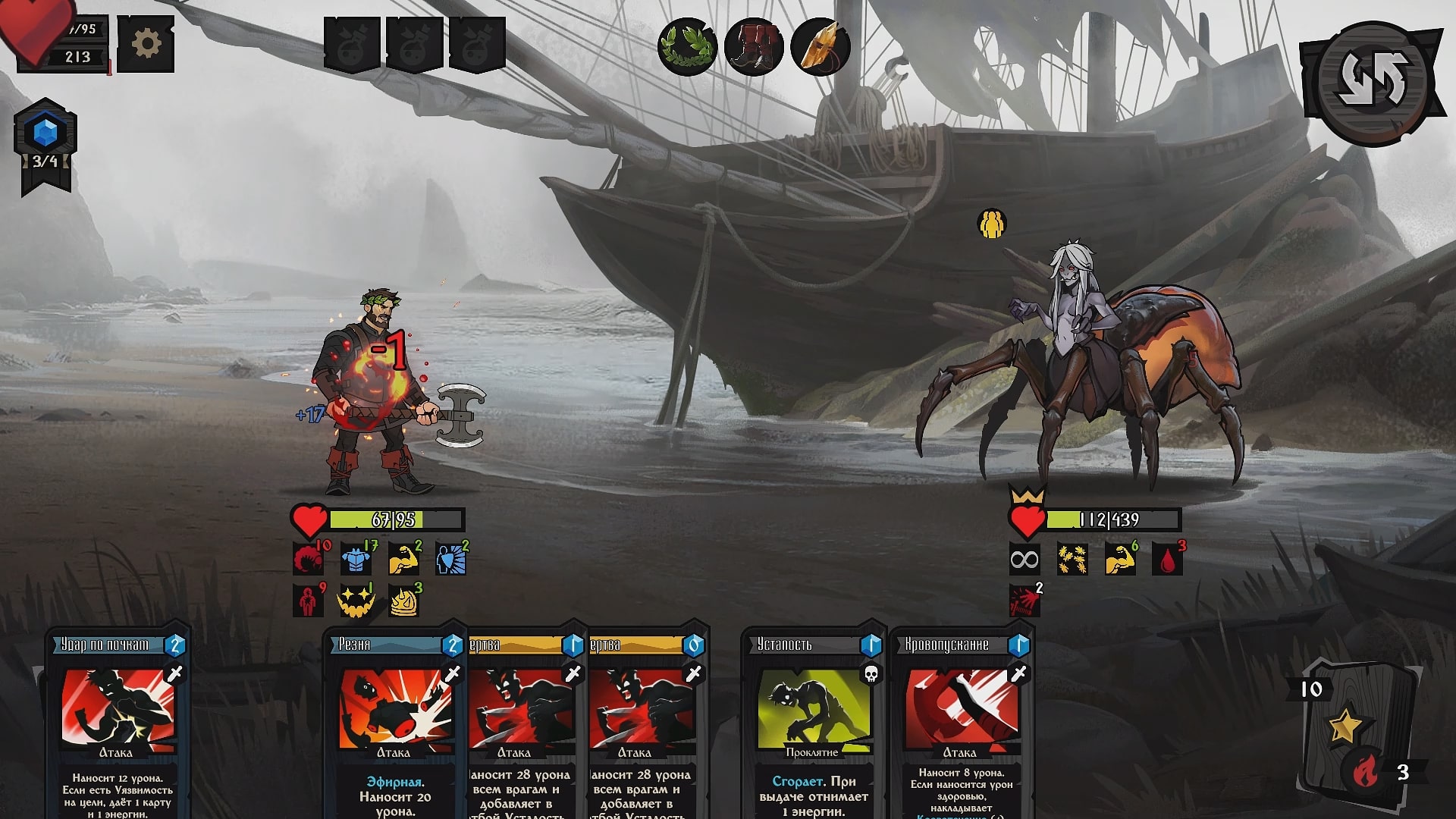Inspect the red boots relic
Viewport: 1456px width, 819px height.
(754, 47)
